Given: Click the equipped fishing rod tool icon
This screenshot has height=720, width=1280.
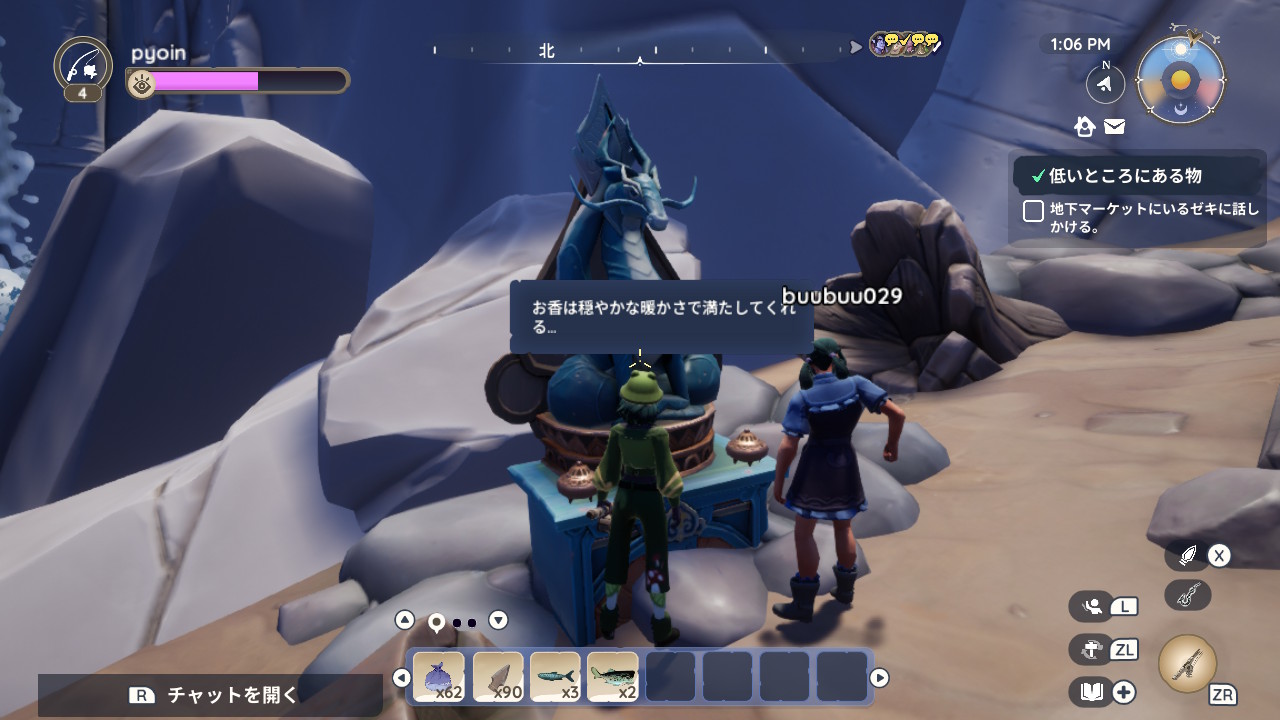Looking at the screenshot, I should point(1188,664).
